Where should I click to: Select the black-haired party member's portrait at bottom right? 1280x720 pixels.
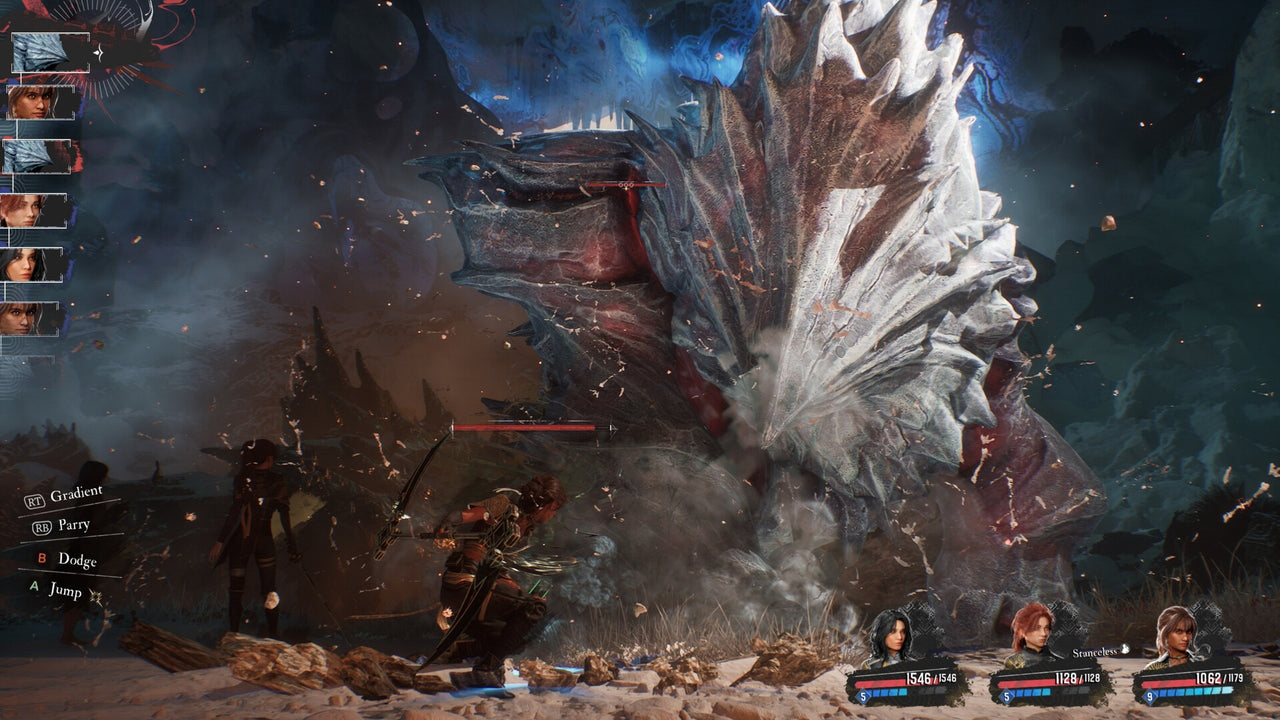click(892, 636)
